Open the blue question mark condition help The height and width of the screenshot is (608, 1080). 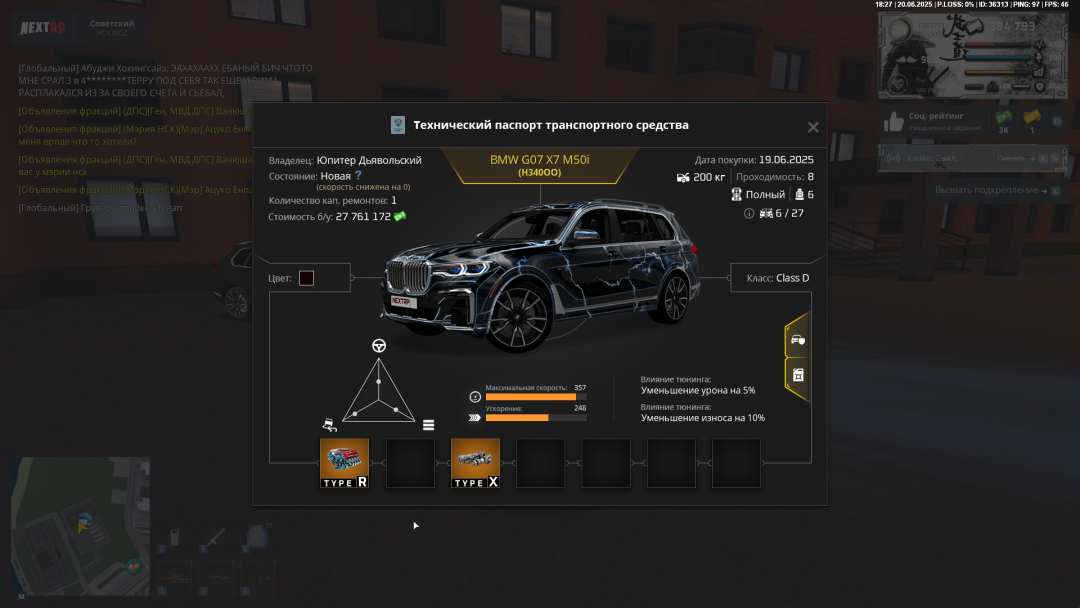coord(358,175)
